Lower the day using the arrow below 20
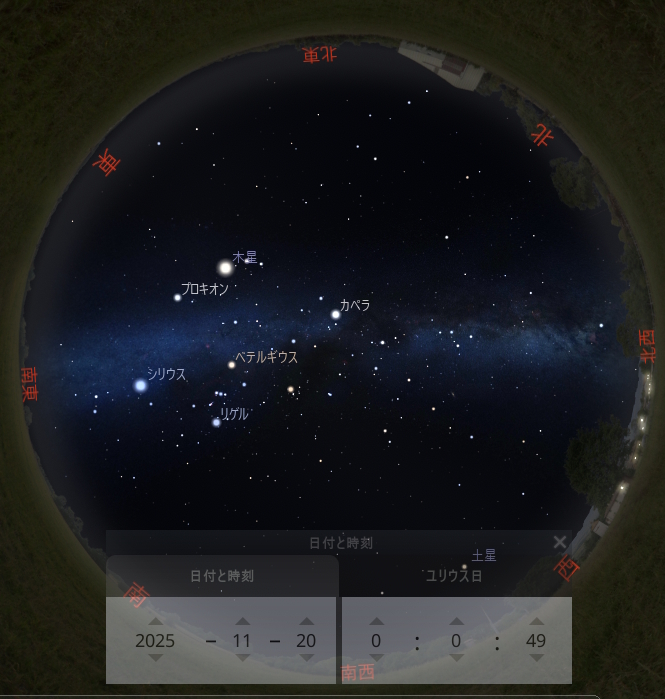This screenshot has height=699, width=665. pyautogui.click(x=307, y=658)
